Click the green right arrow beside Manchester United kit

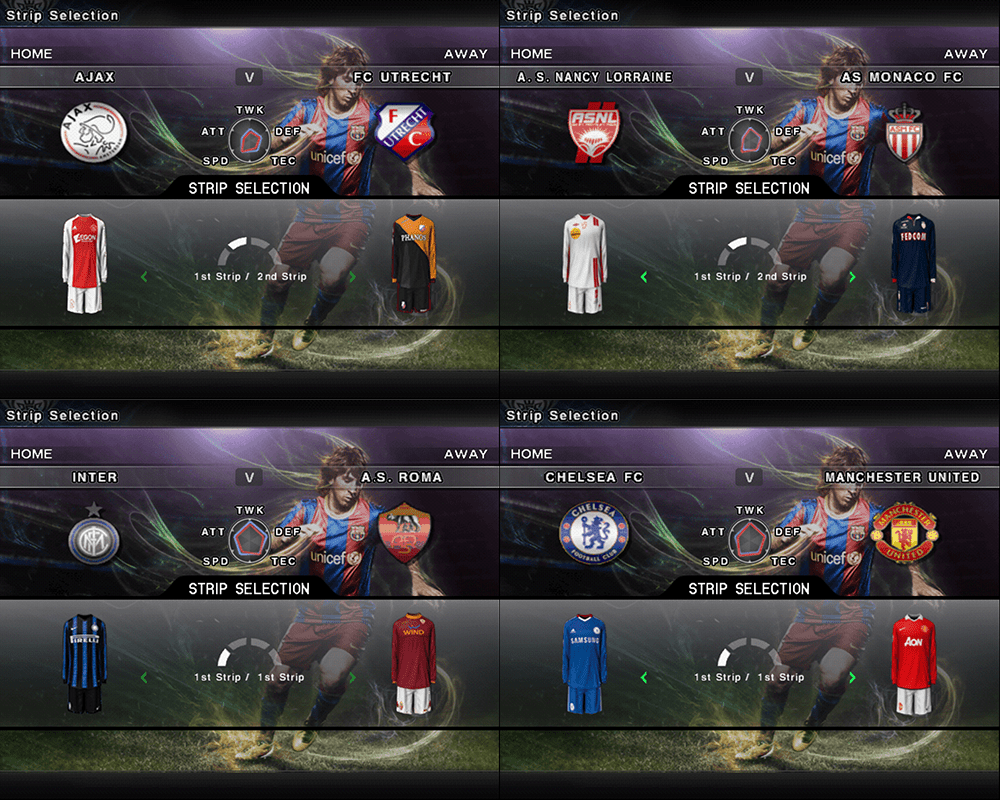[x=852, y=678]
